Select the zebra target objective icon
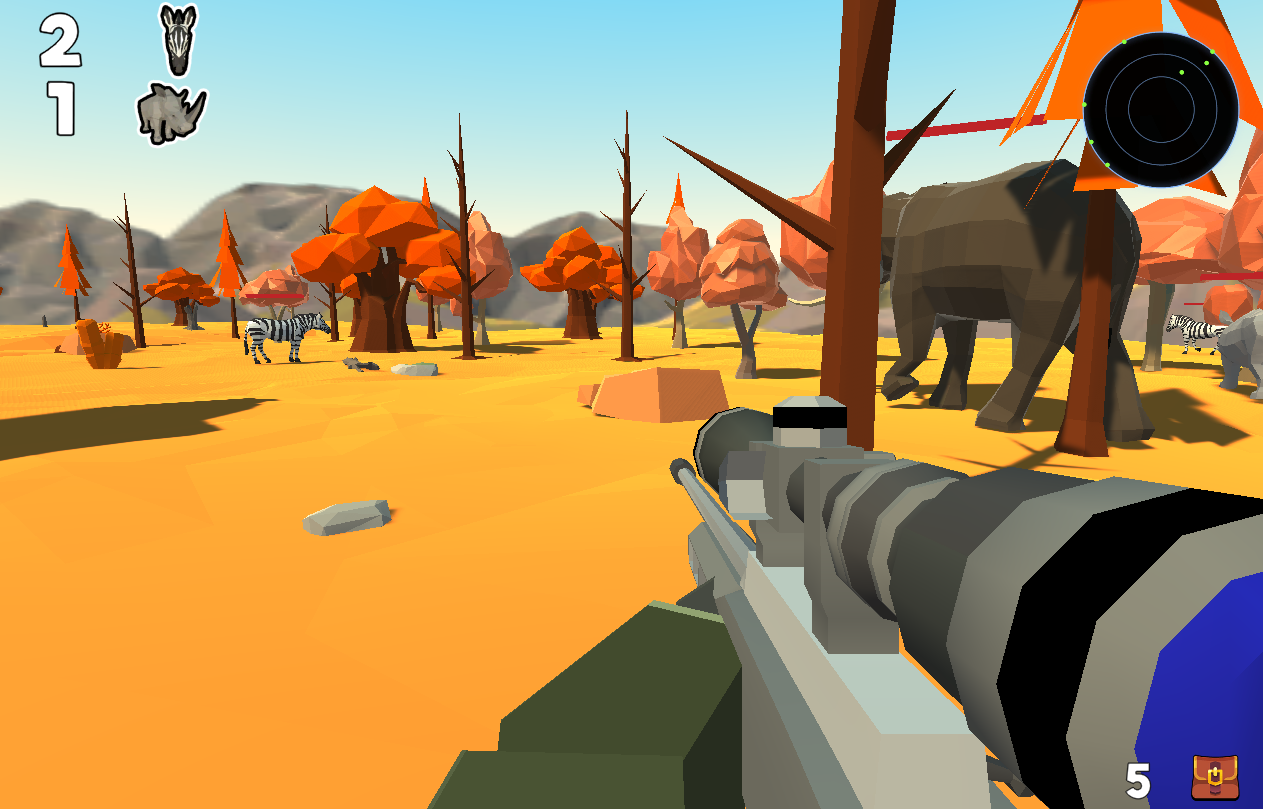Image resolution: width=1263 pixels, height=809 pixels. [179, 40]
